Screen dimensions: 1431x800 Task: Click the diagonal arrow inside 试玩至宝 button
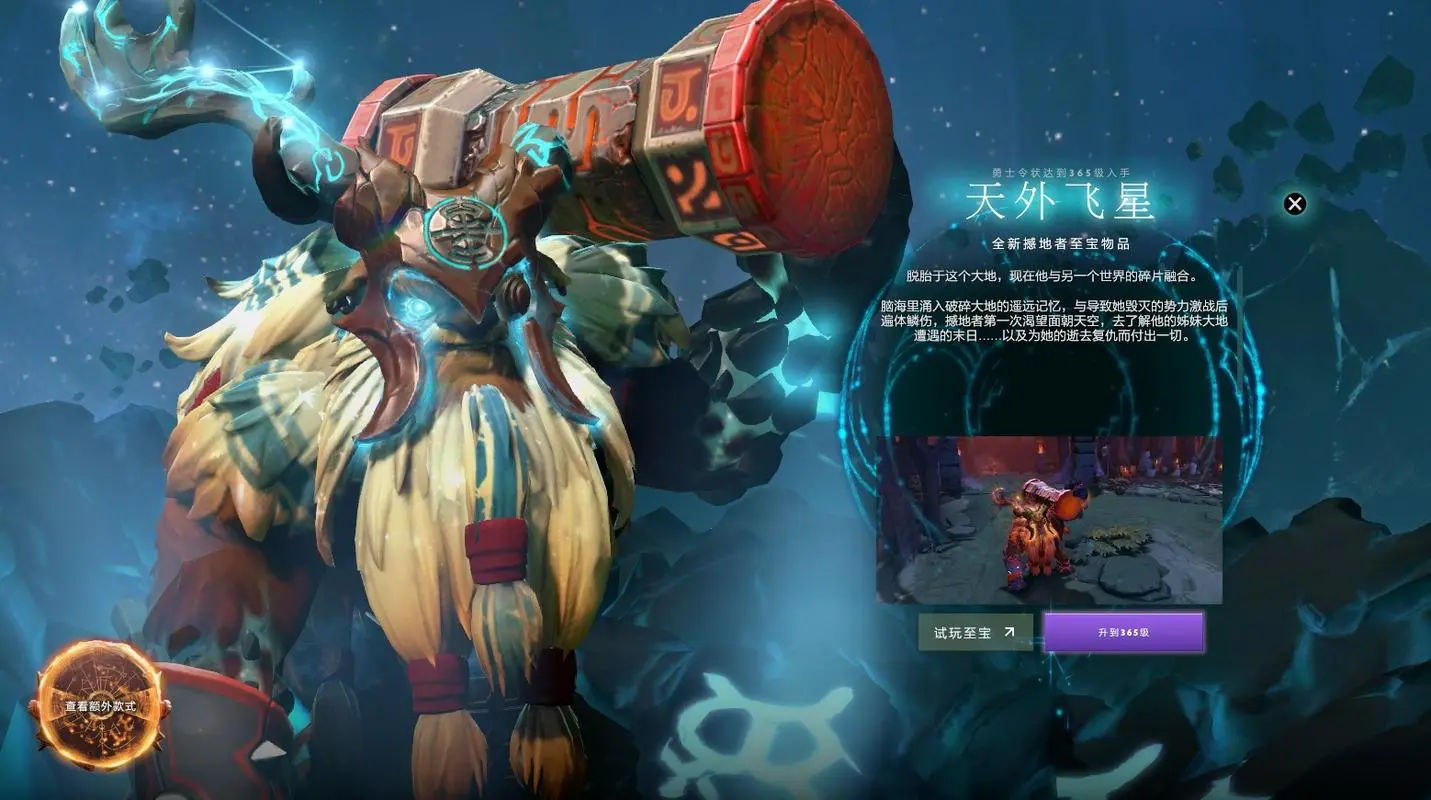[x=1009, y=632]
